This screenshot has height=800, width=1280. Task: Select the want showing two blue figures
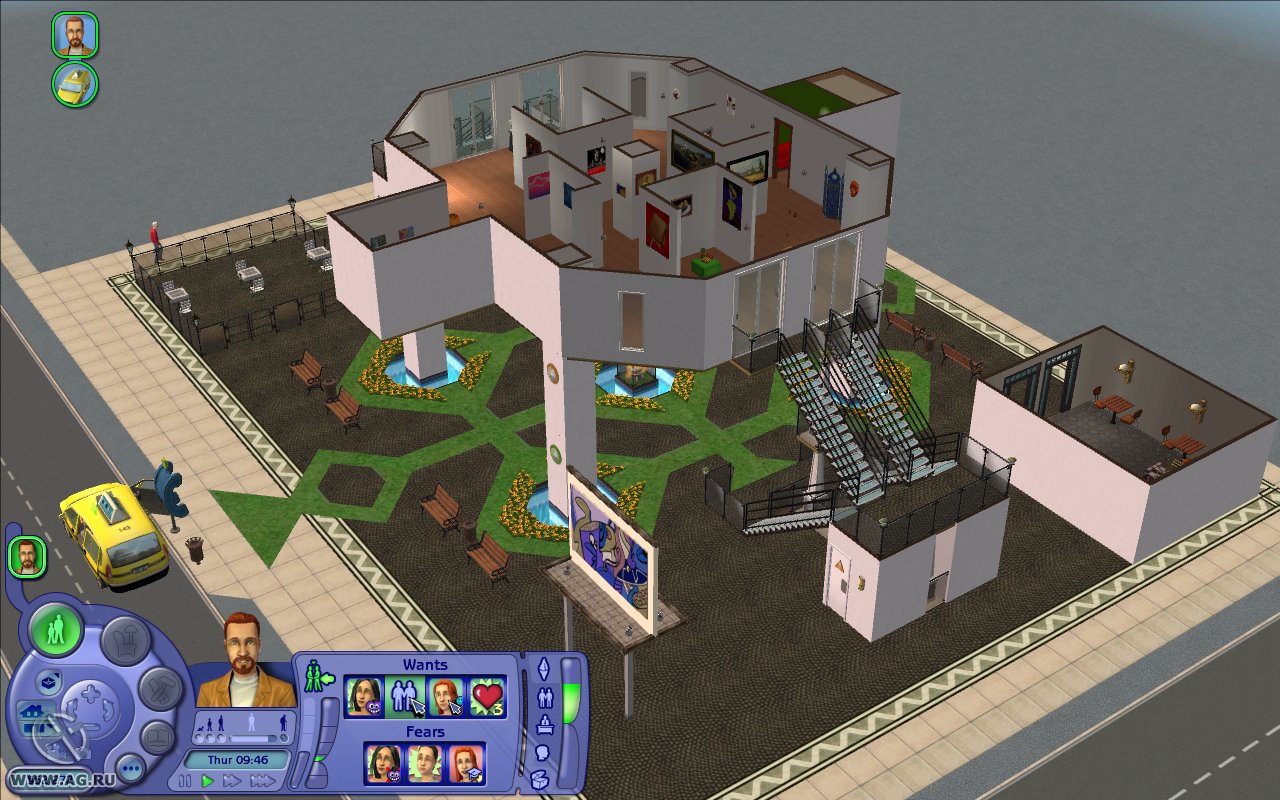(x=405, y=697)
